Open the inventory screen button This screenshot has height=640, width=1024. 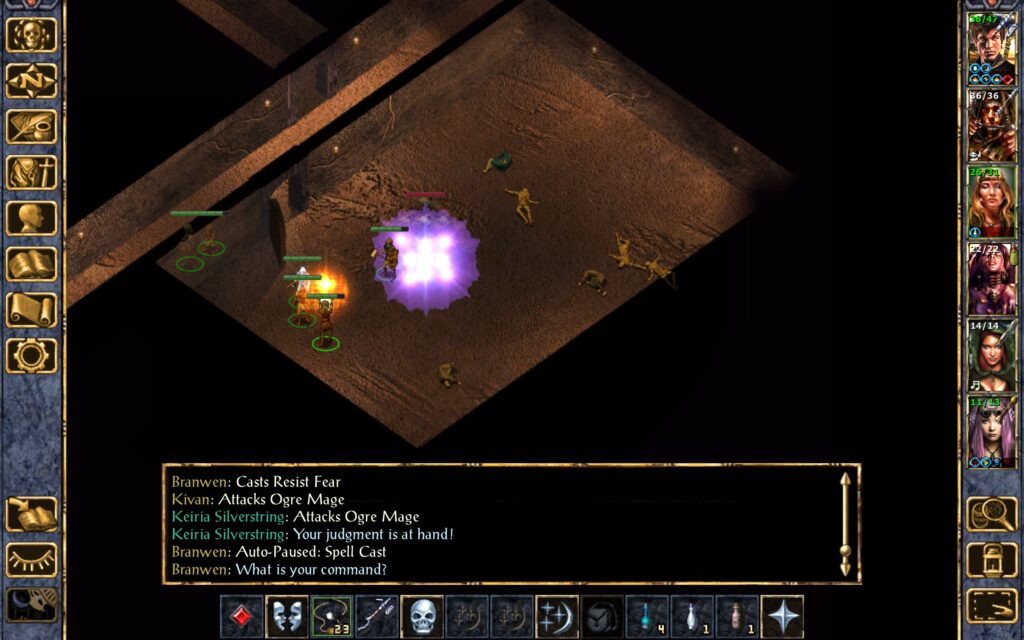tap(31, 173)
